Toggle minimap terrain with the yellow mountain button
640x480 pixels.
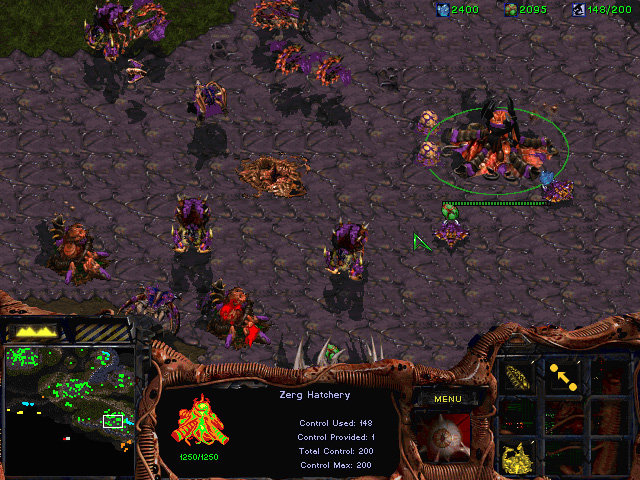34,331
